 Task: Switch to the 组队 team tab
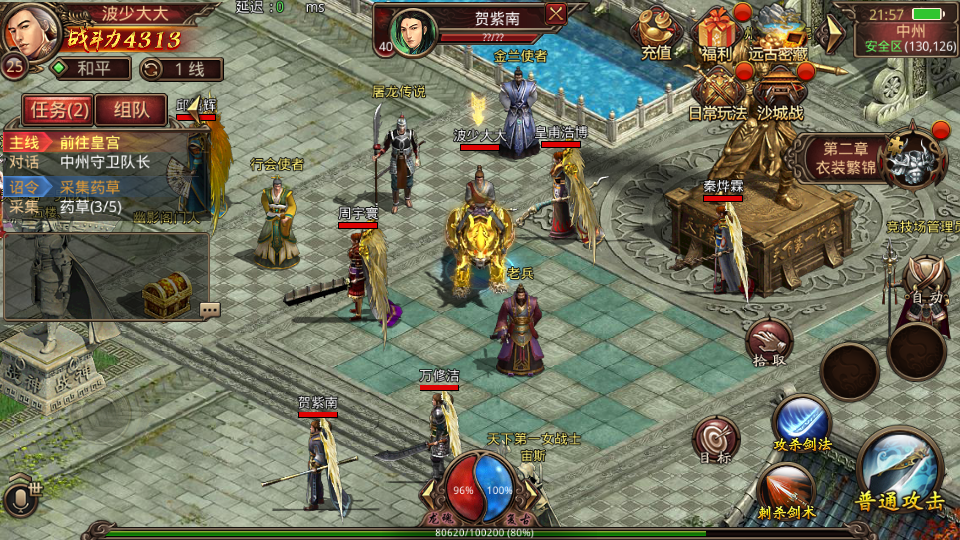(130, 110)
